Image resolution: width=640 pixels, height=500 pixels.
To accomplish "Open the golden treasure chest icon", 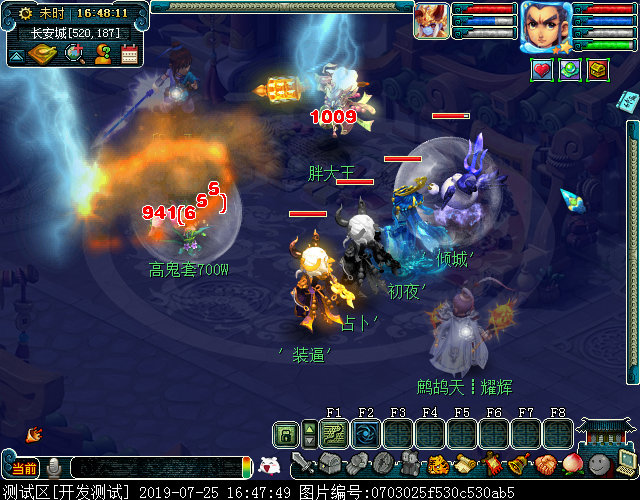I will click(x=598, y=70).
